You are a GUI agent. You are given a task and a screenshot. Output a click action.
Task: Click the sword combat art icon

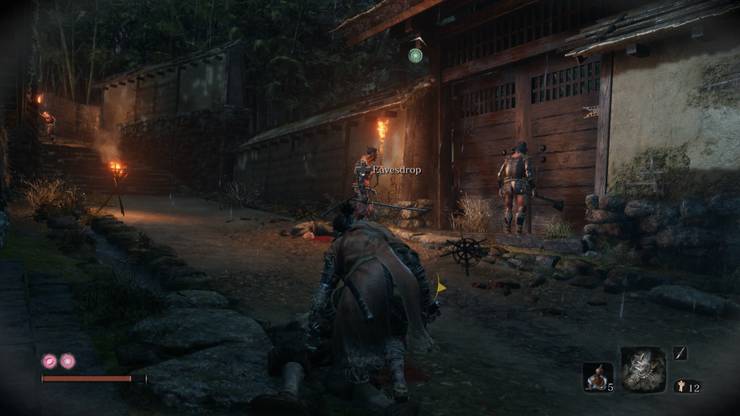pyautogui.click(x=680, y=353)
